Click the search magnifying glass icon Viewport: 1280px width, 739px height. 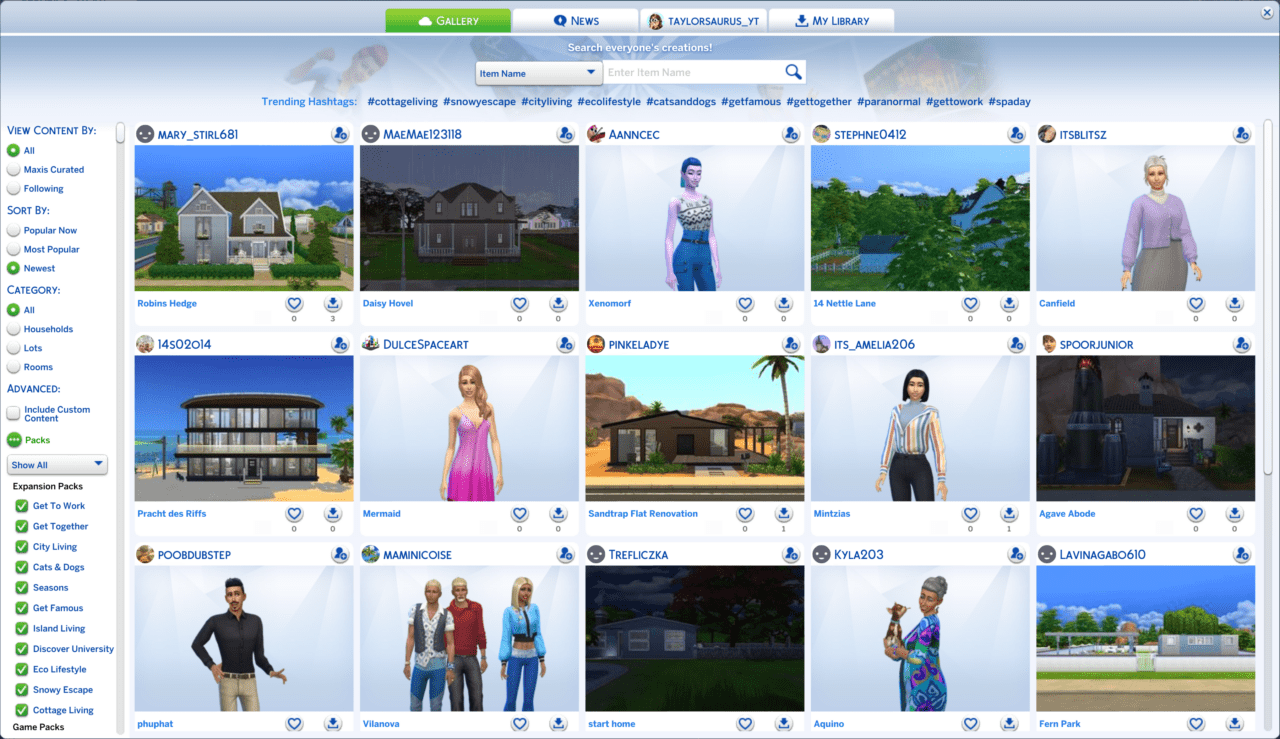[793, 72]
